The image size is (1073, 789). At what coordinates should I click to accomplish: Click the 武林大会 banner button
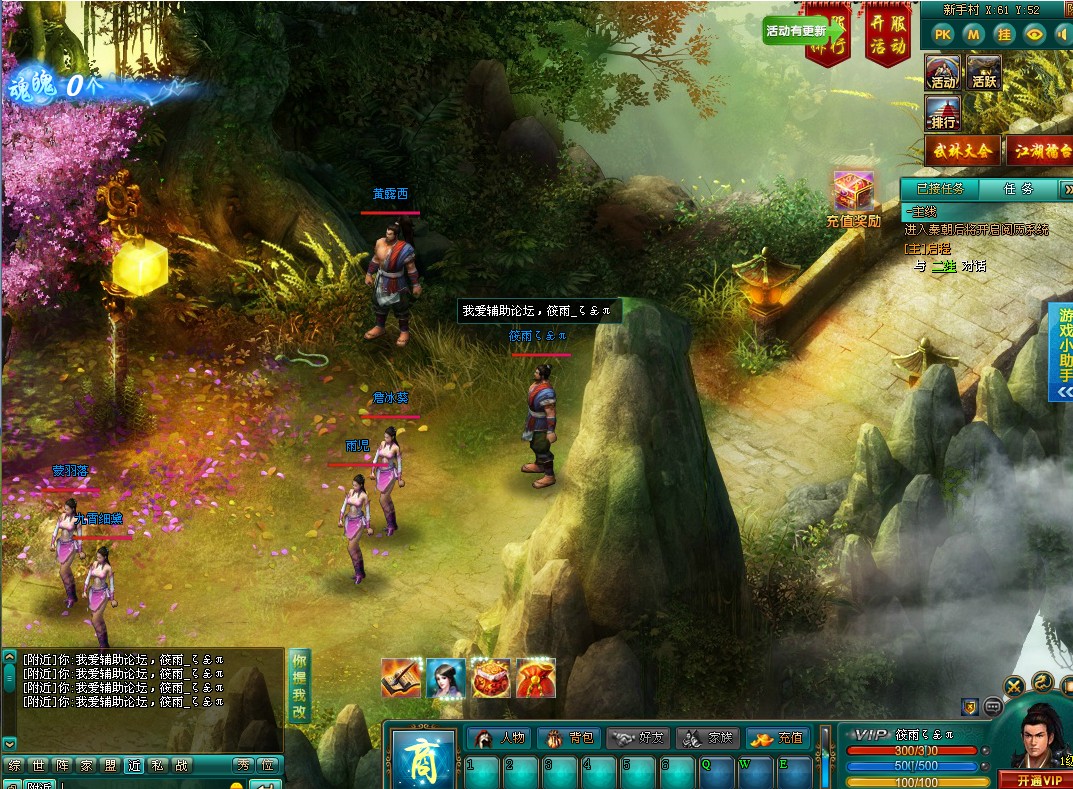pyautogui.click(x=962, y=152)
